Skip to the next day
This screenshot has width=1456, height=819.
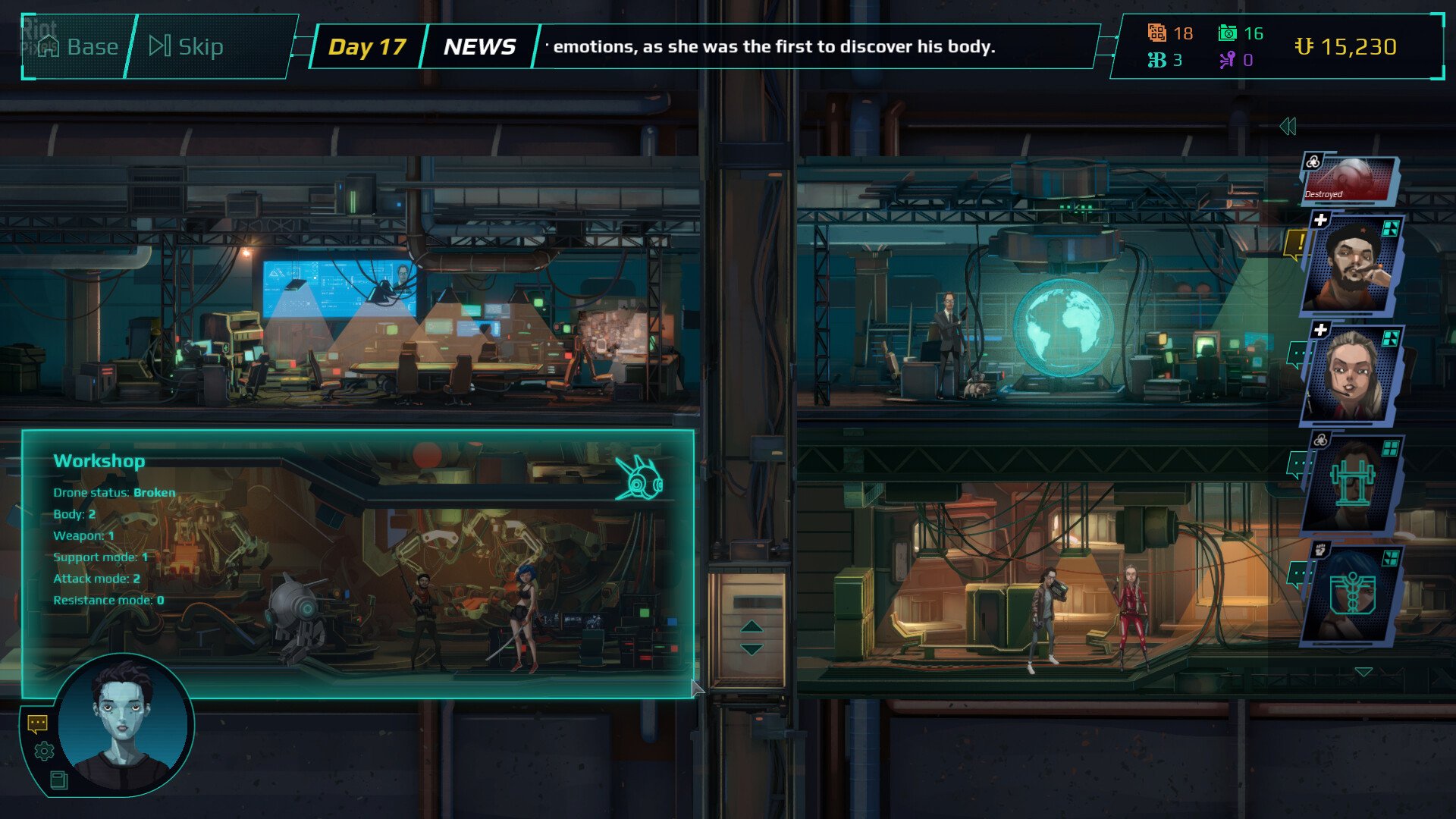pyautogui.click(x=187, y=47)
